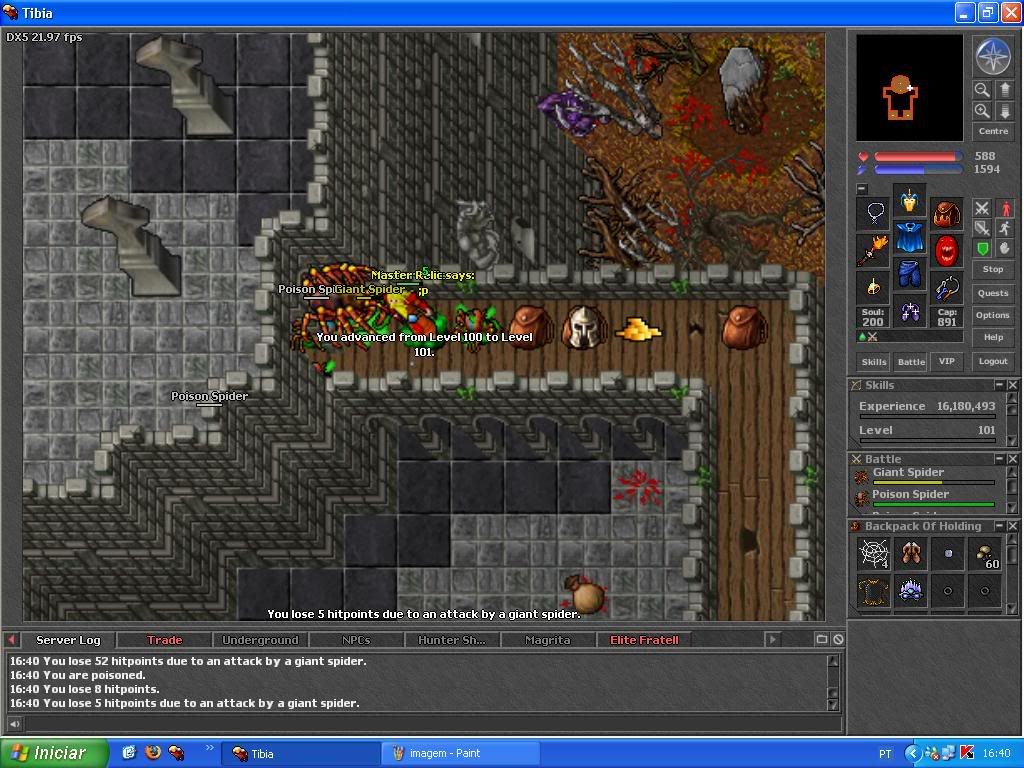Viewport: 1024px width, 768px height.
Task: Select the blue robe armor slot
Action: [909, 239]
